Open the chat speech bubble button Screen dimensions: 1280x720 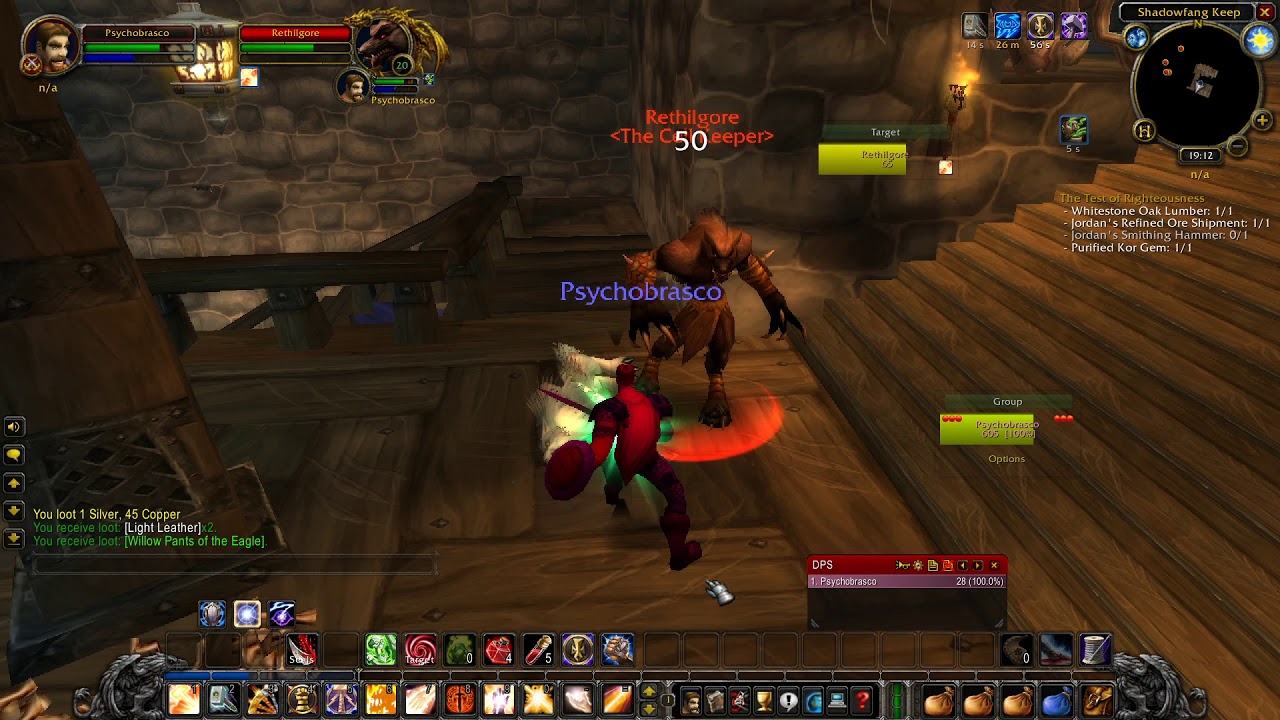(14, 455)
